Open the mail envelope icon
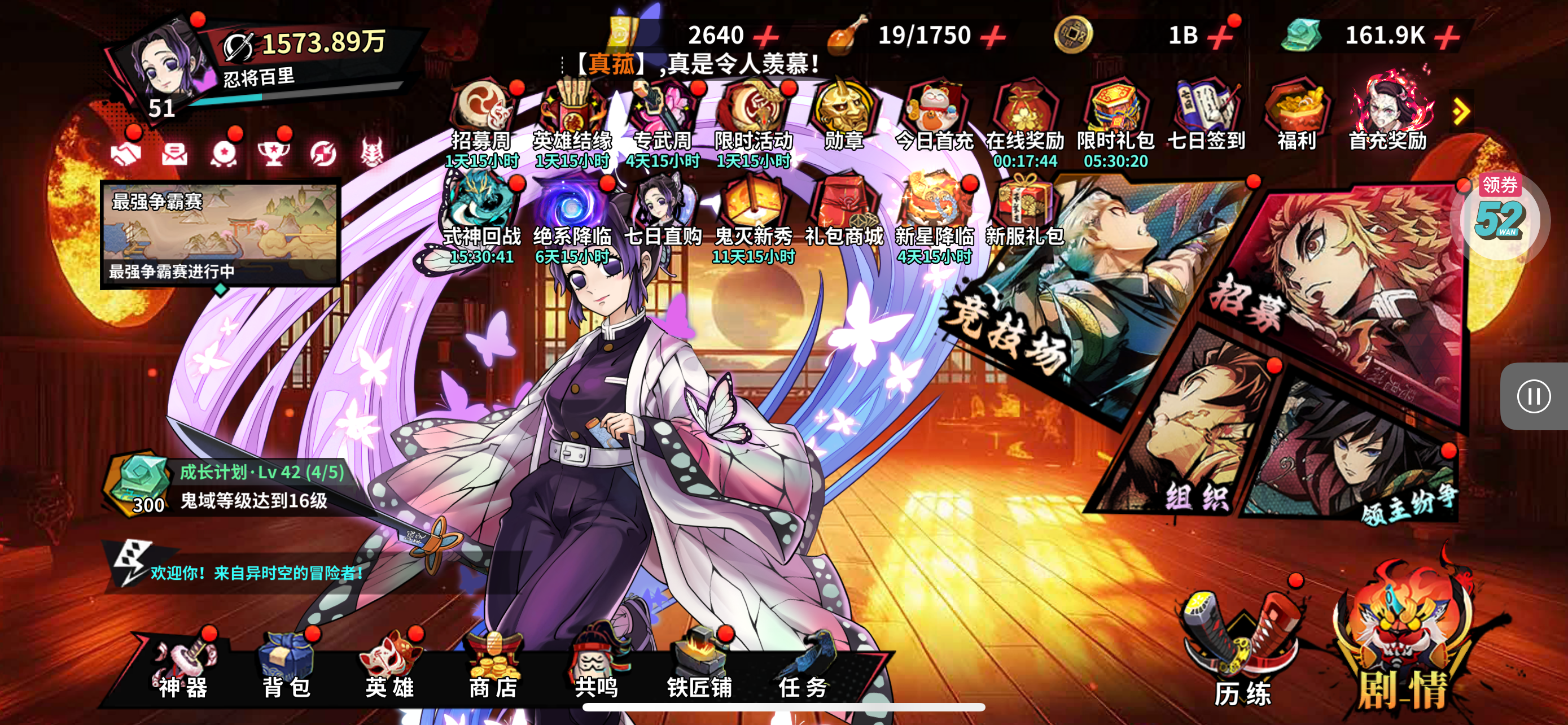The width and height of the screenshot is (1568, 725). tap(175, 153)
